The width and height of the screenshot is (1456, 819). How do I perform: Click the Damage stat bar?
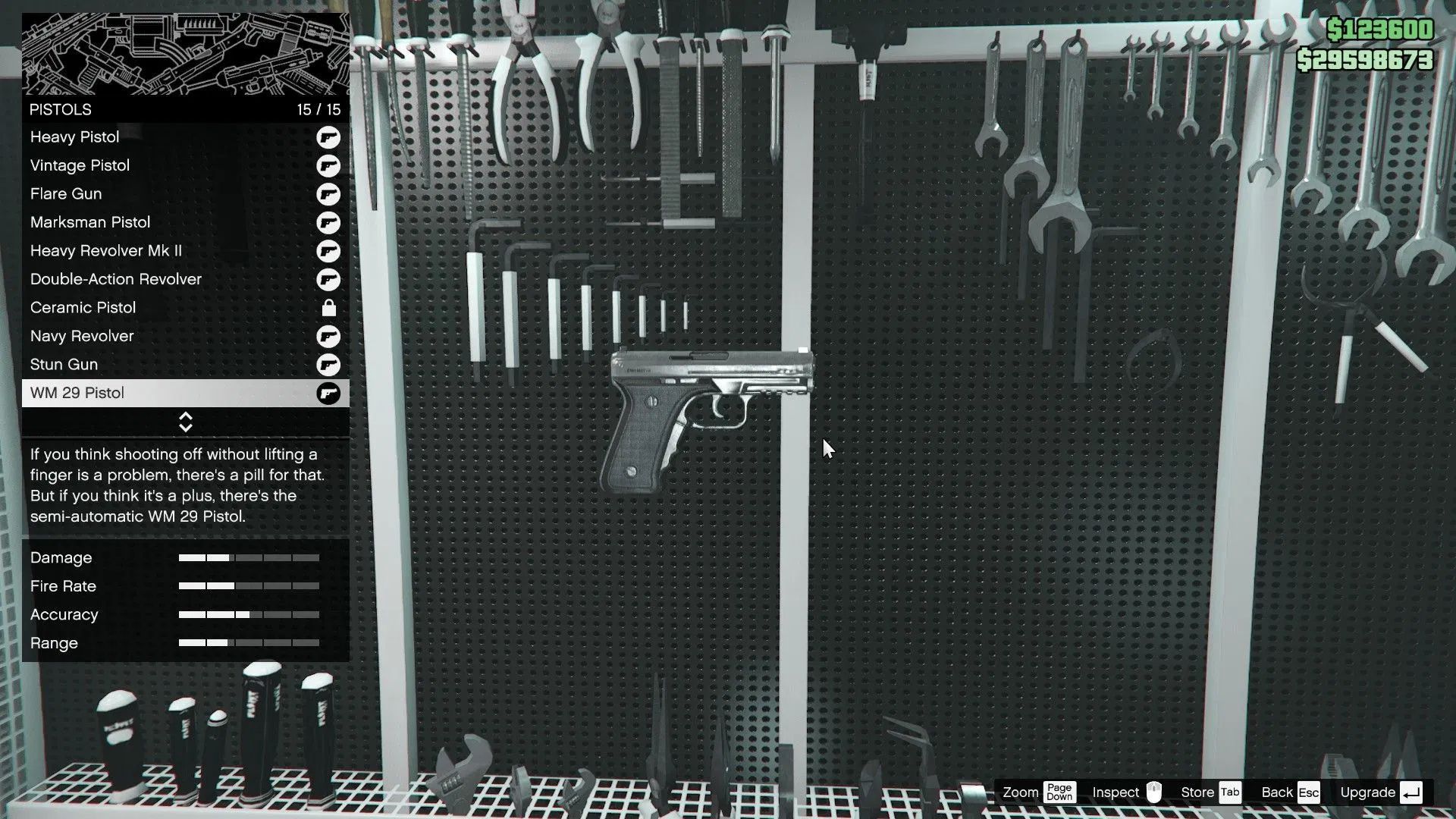point(248,557)
